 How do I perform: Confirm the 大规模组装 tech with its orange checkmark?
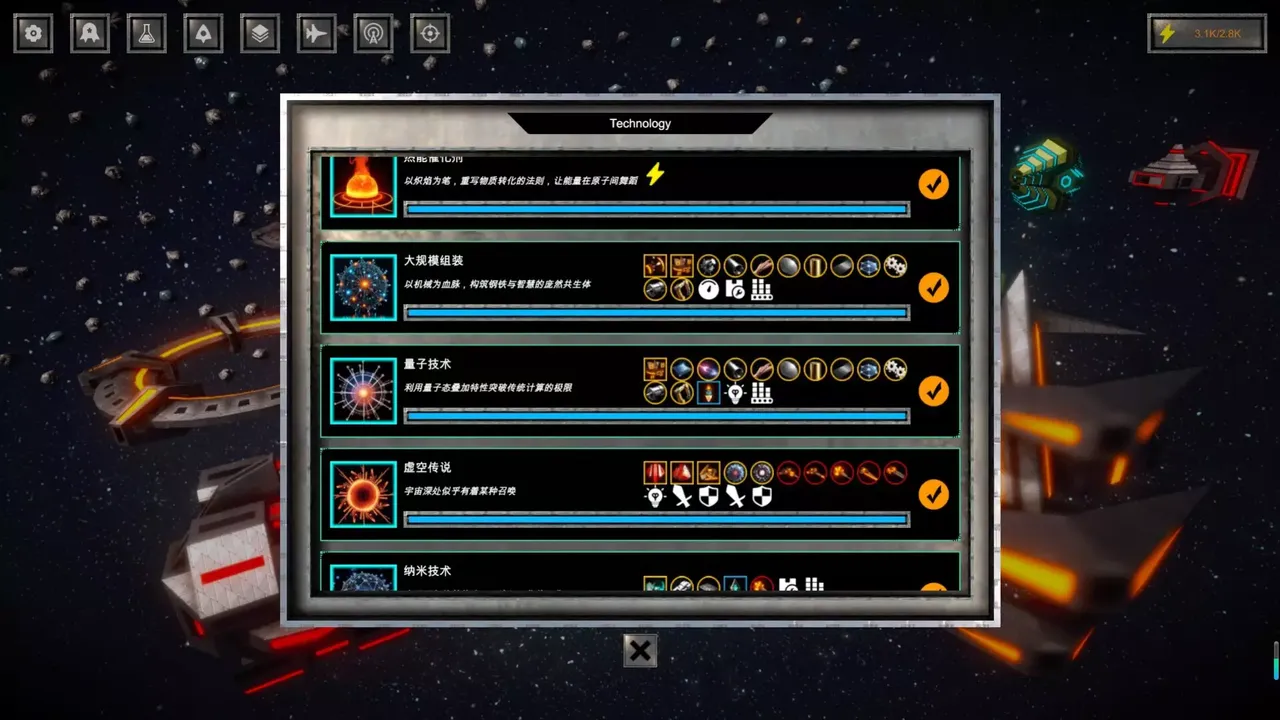tap(932, 287)
